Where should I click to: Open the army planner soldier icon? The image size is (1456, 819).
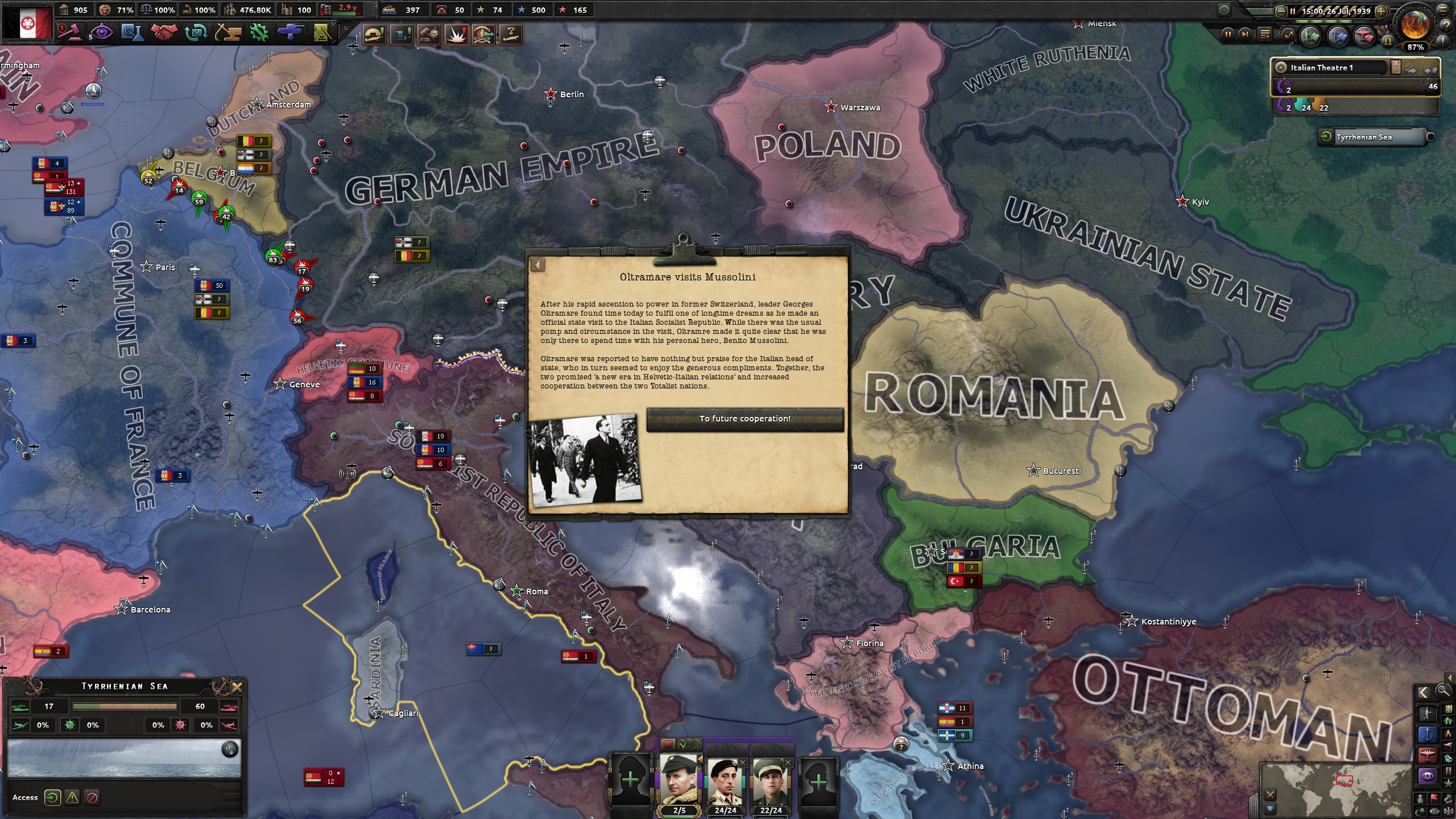(1310, 35)
